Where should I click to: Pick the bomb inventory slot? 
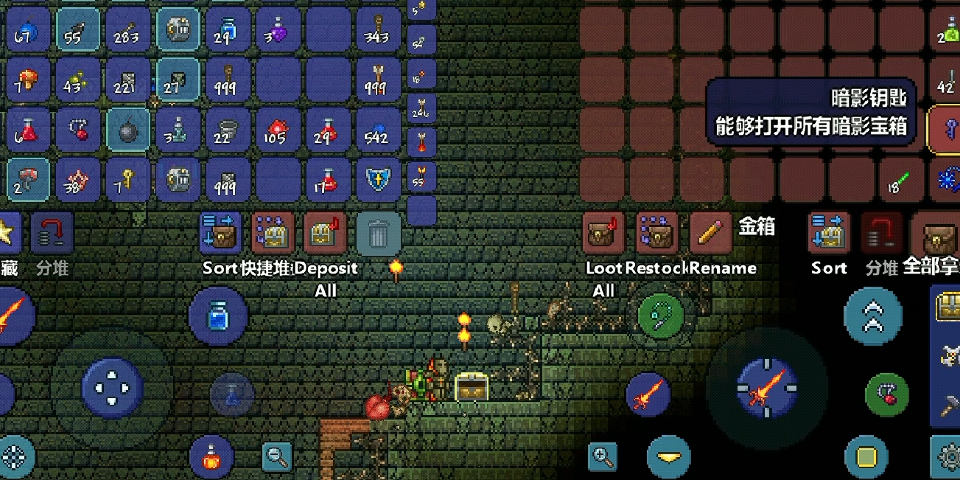[x=128, y=129]
